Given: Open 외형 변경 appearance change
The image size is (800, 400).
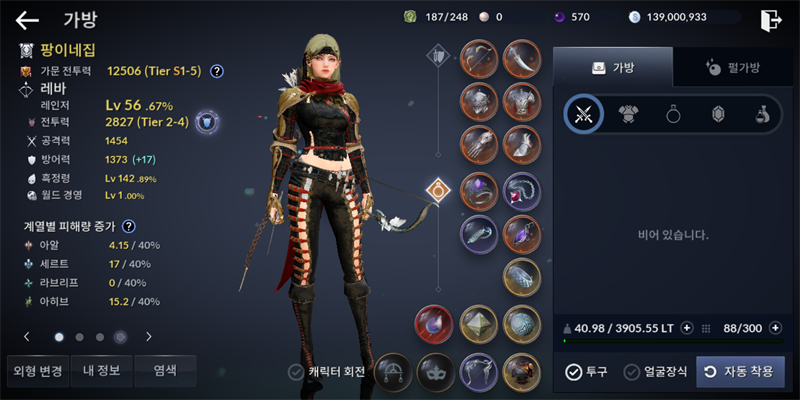Looking at the screenshot, I should tap(38, 371).
